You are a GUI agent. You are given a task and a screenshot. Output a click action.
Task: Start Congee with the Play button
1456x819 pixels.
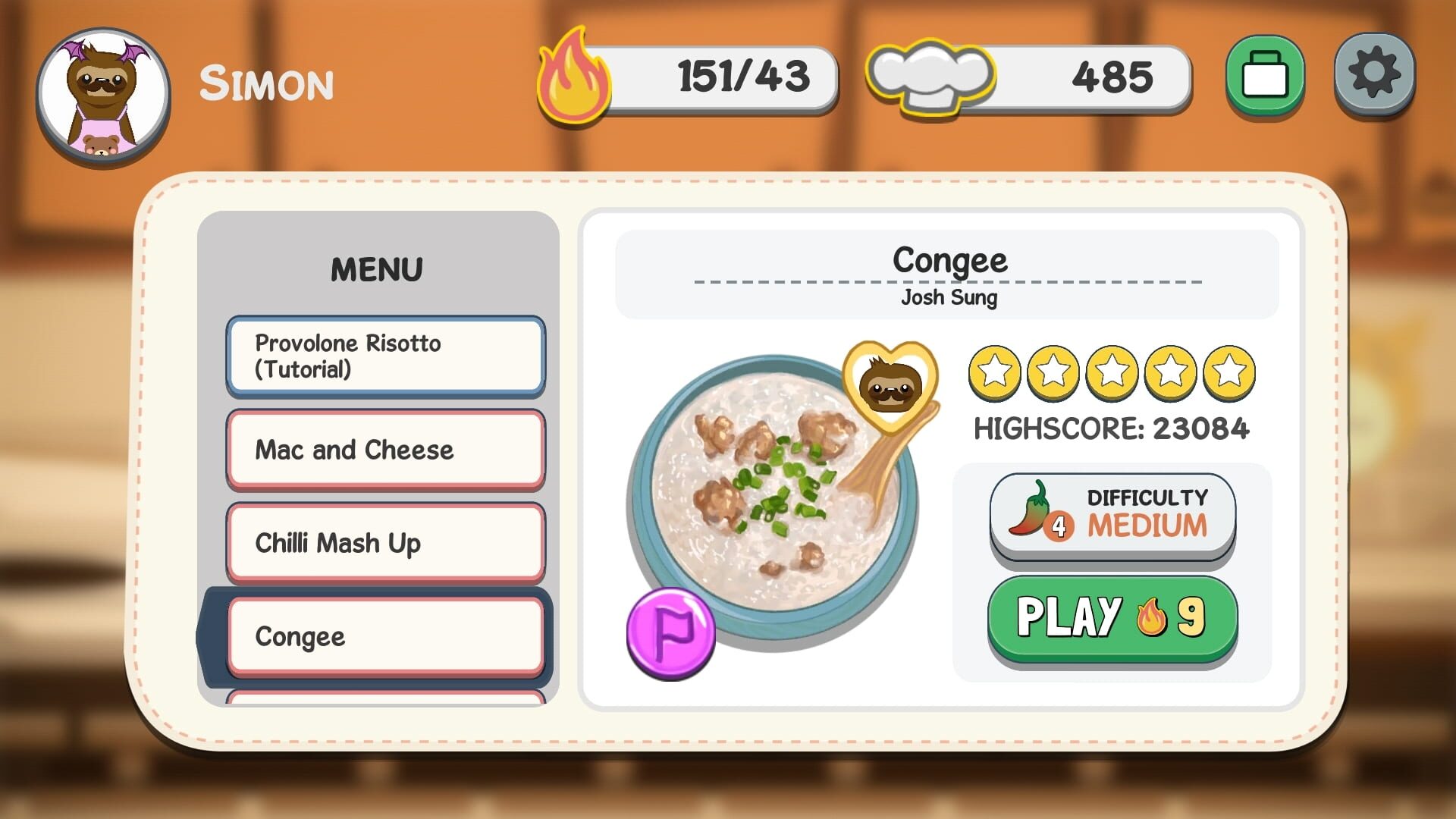pyautogui.click(x=1112, y=617)
